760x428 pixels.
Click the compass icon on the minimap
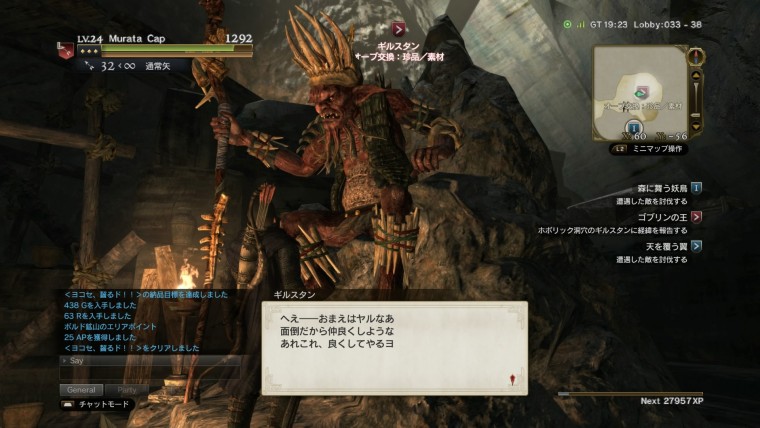[696, 56]
